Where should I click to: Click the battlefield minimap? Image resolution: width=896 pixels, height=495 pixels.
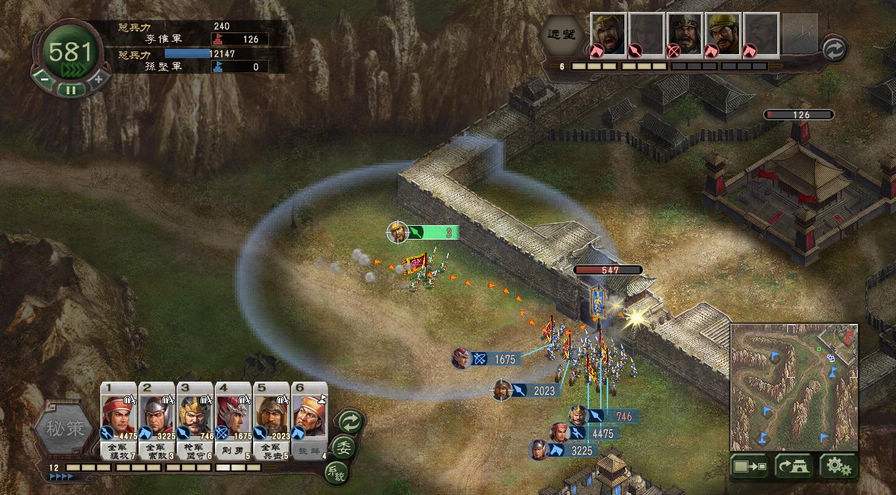click(793, 386)
